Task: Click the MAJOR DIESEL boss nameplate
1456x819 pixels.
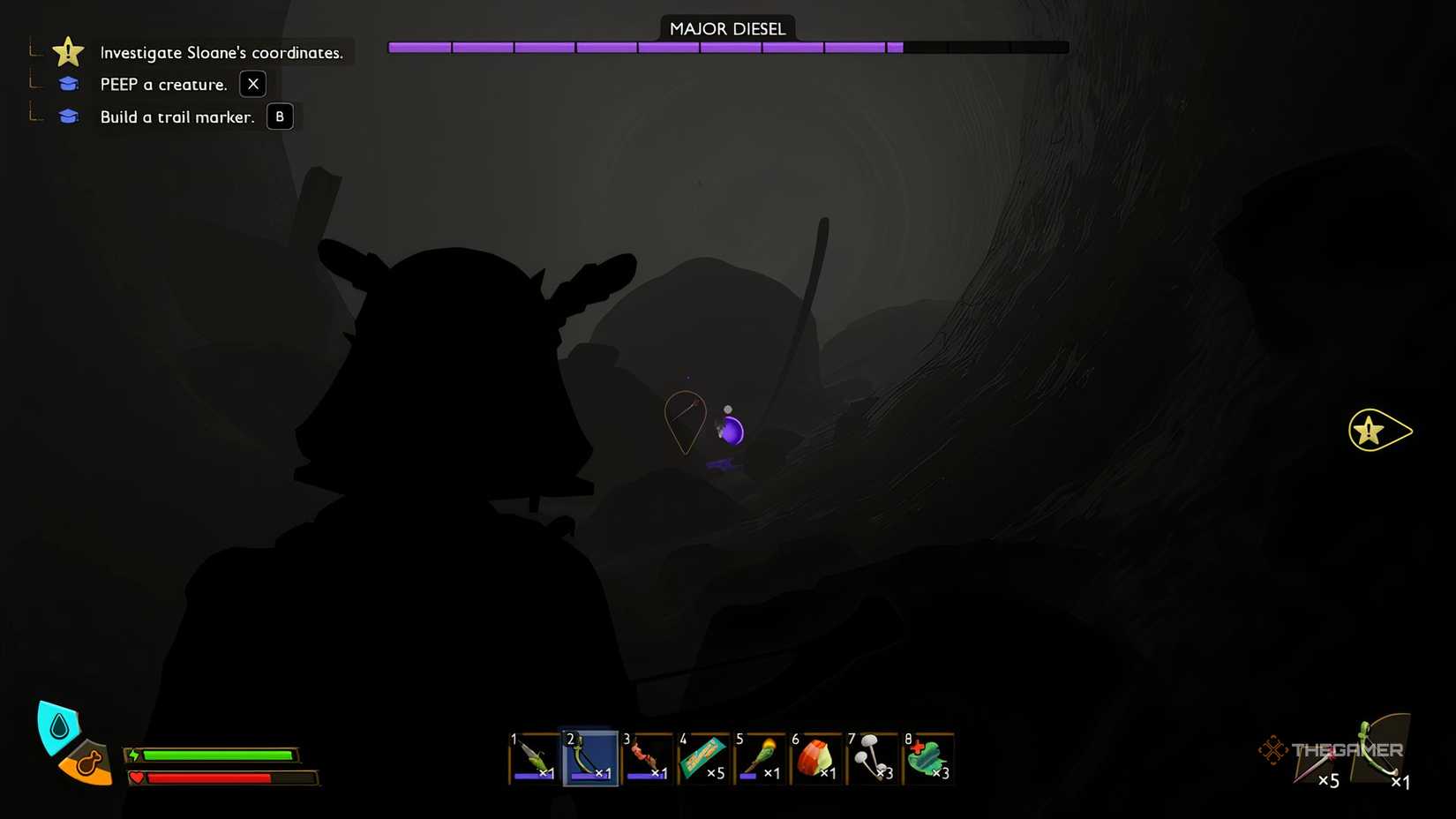Action: point(727,27)
